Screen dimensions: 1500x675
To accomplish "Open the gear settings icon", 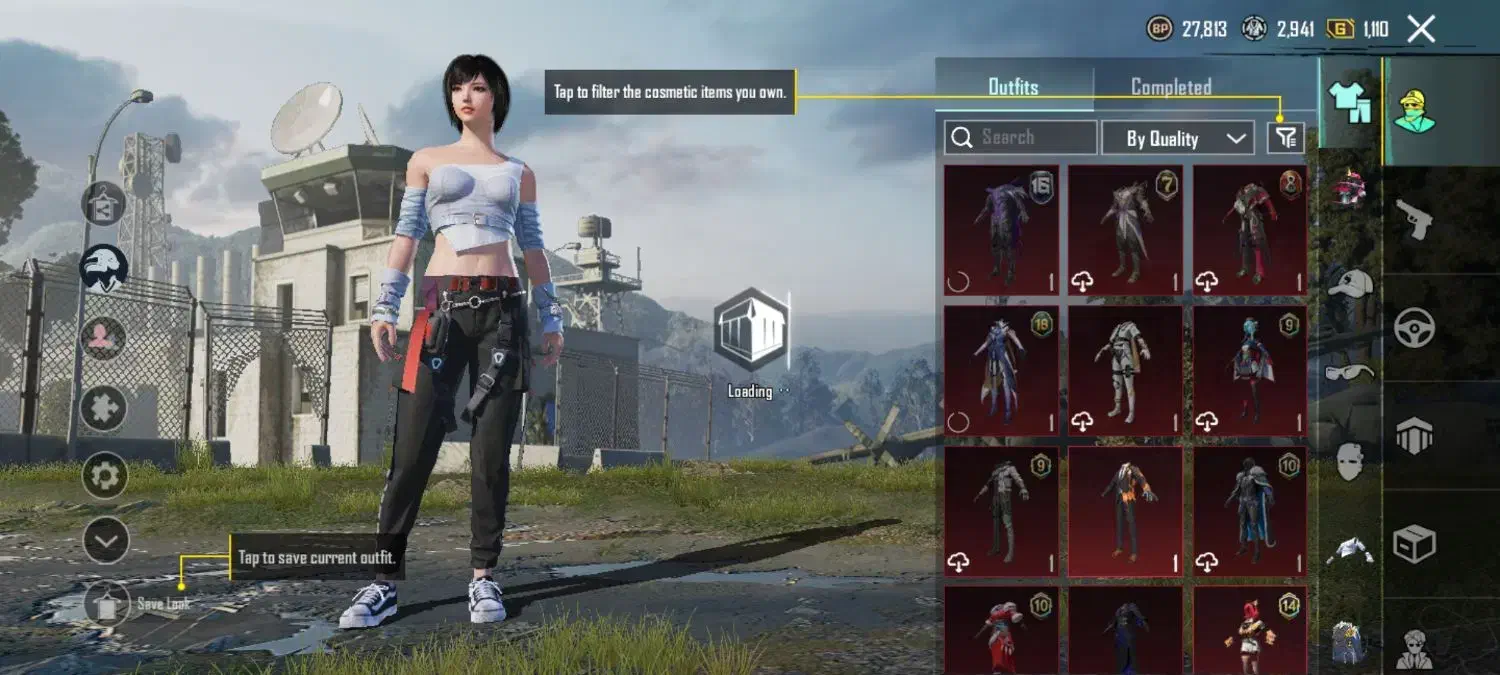I will click(x=105, y=475).
